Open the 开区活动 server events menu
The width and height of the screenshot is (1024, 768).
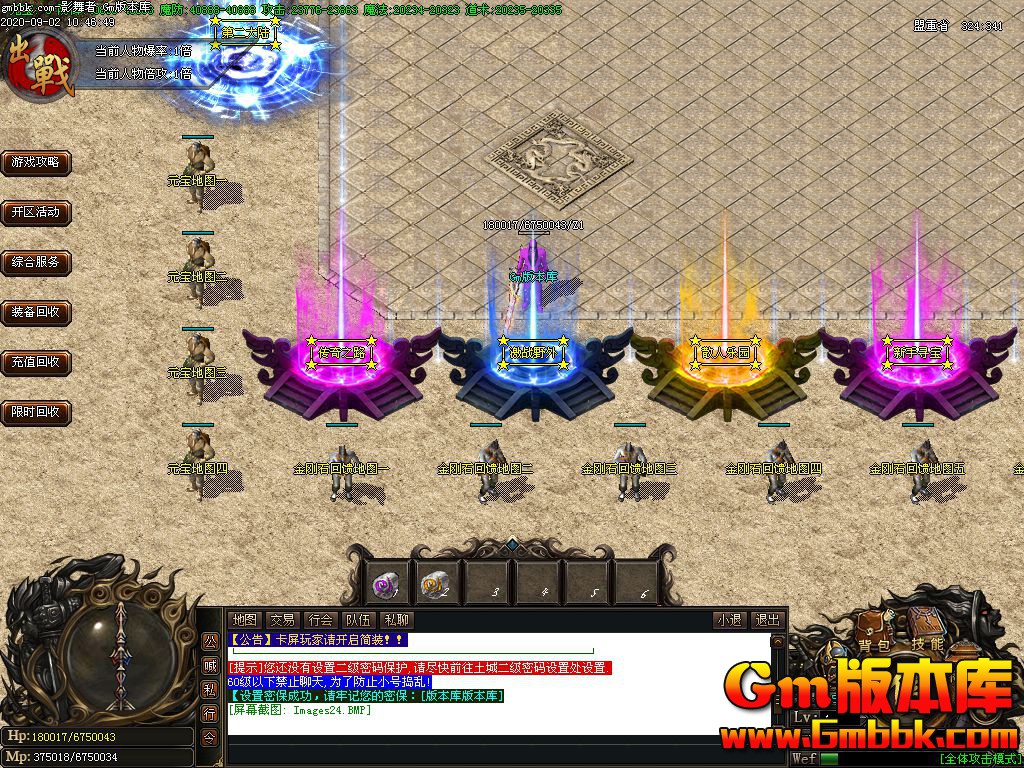36,212
